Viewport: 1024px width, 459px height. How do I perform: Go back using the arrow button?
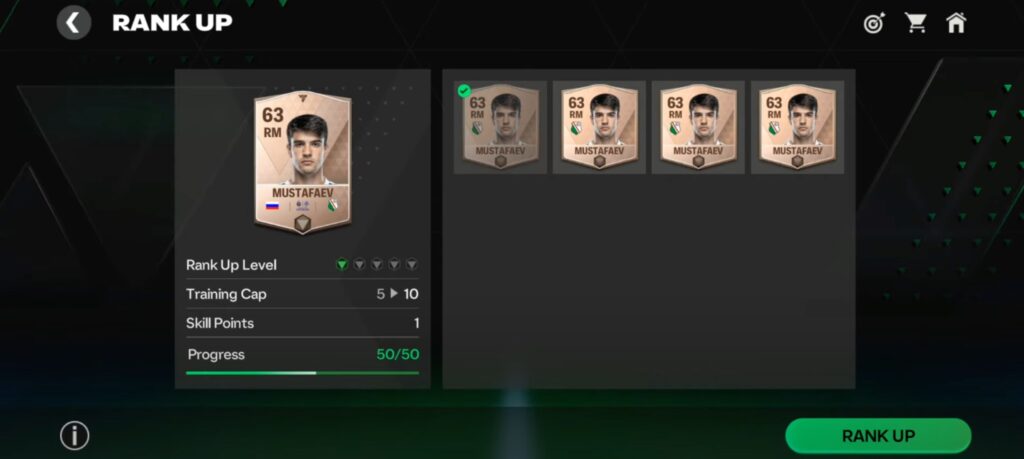click(74, 22)
